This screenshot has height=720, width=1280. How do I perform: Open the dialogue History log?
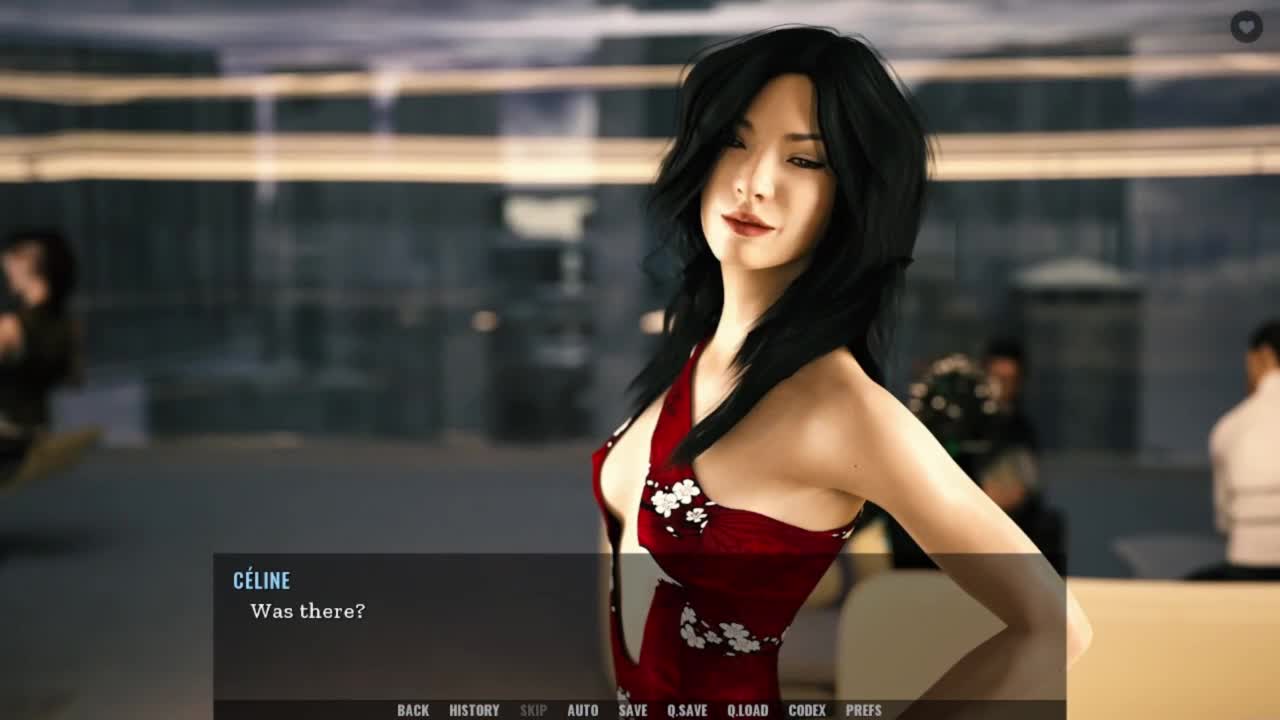[474, 710]
